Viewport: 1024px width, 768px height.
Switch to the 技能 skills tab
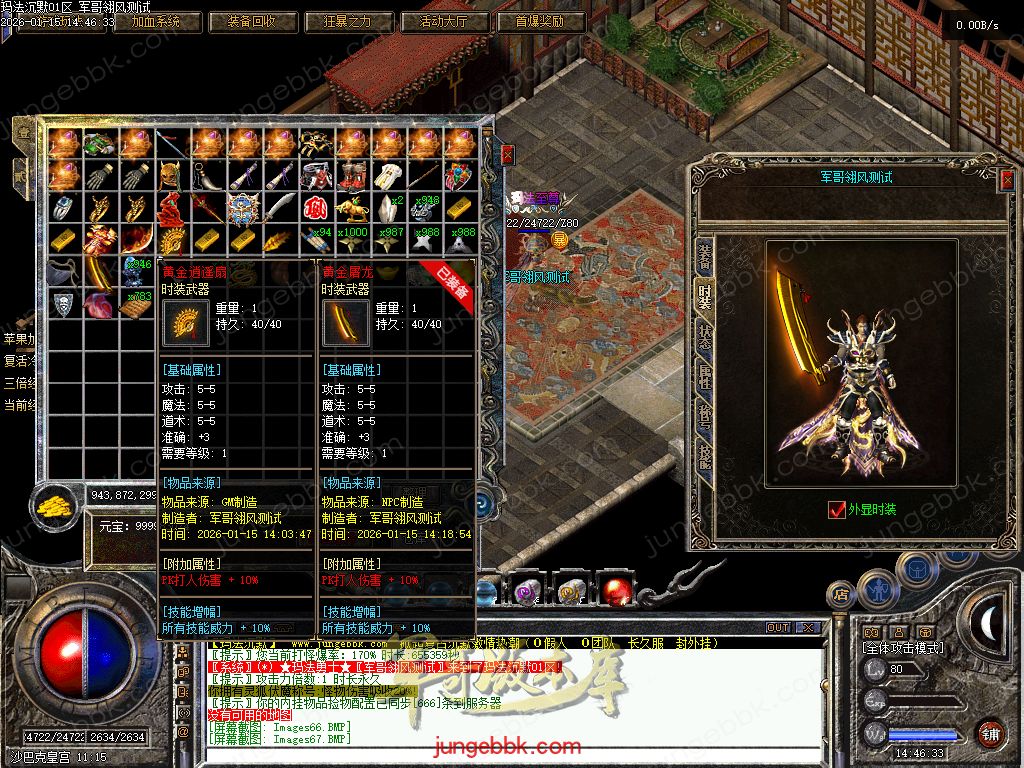[704, 457]
